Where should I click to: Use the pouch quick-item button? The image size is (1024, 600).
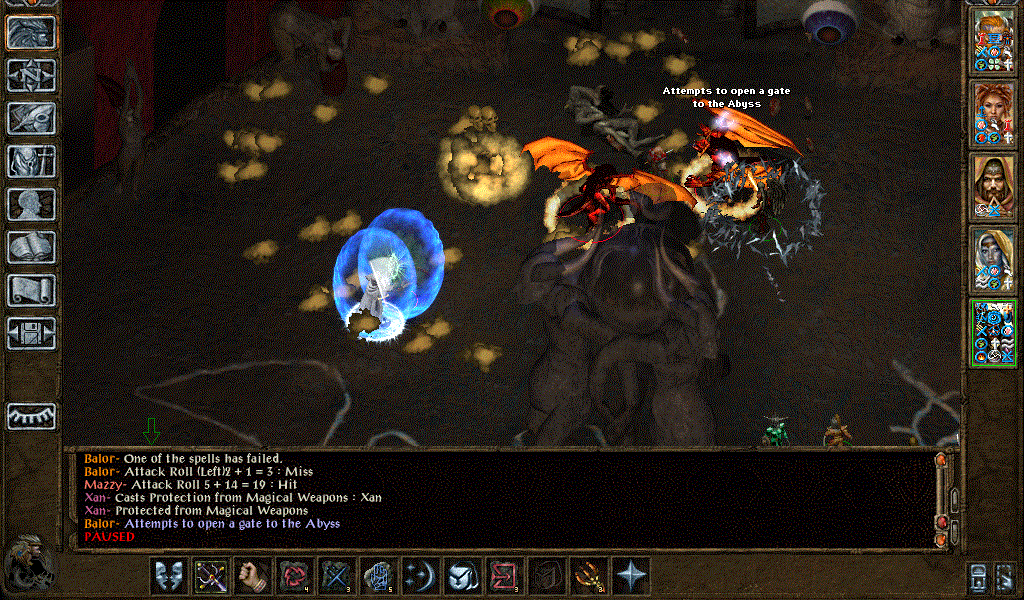coord(463,576)
